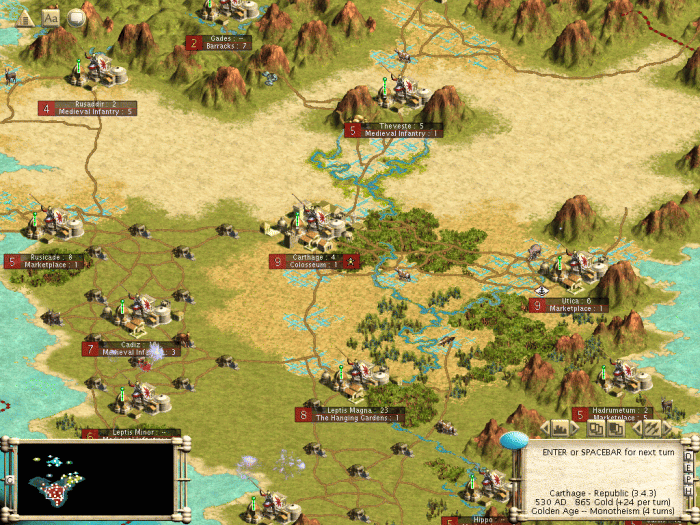Toggle the small button on the minimap frame
The height and width of the screenshot is (525, 700).
(10, 479)
